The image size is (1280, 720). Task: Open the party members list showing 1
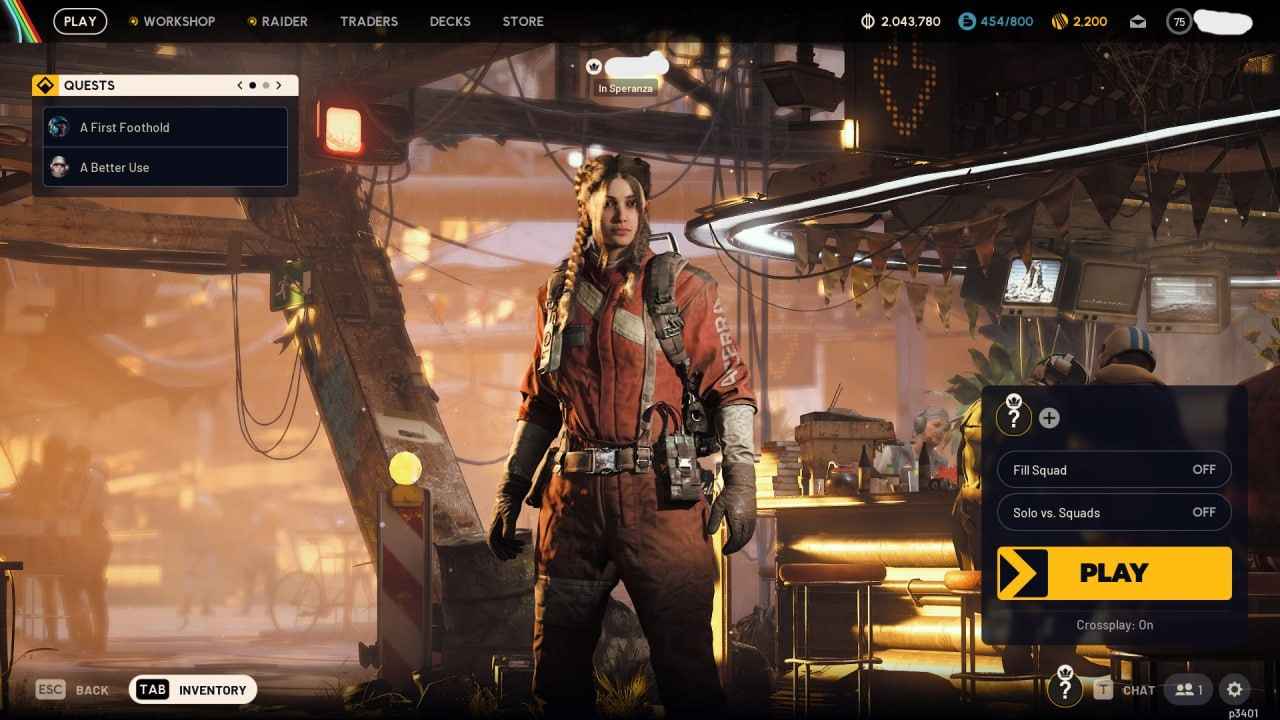tap(1187, 689)
